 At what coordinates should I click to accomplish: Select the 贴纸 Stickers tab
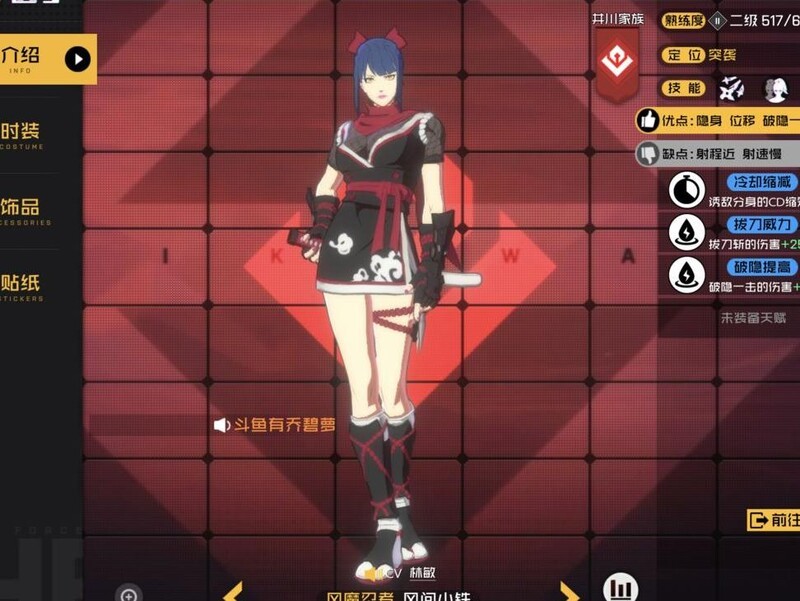click(26, 284)
